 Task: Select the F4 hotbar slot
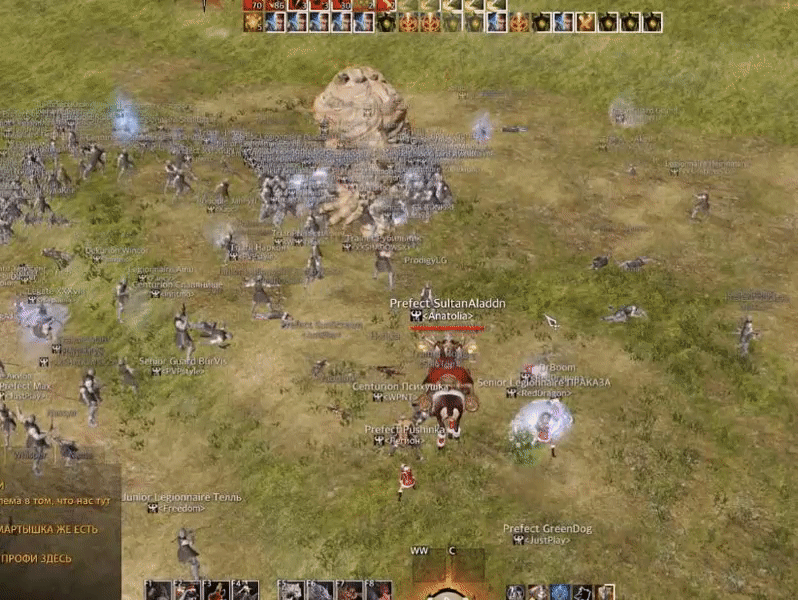click(x=245, y=591)
